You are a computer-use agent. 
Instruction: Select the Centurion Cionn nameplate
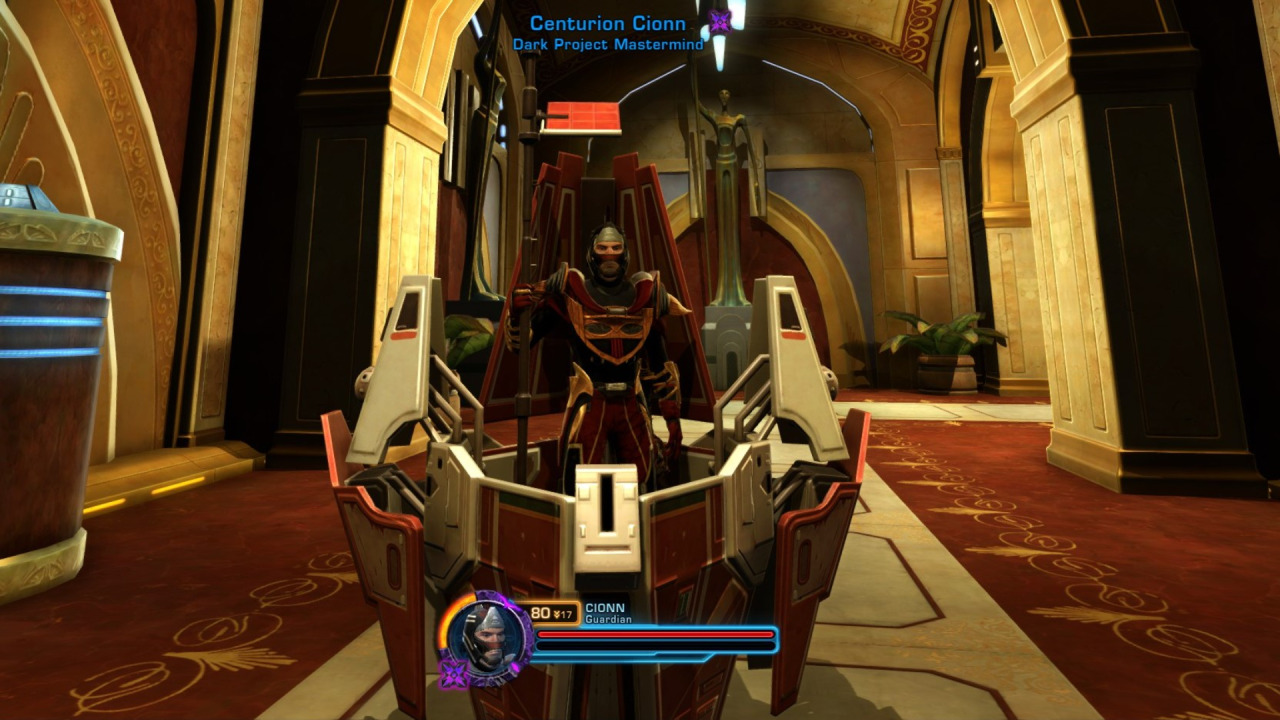point(608,23)
